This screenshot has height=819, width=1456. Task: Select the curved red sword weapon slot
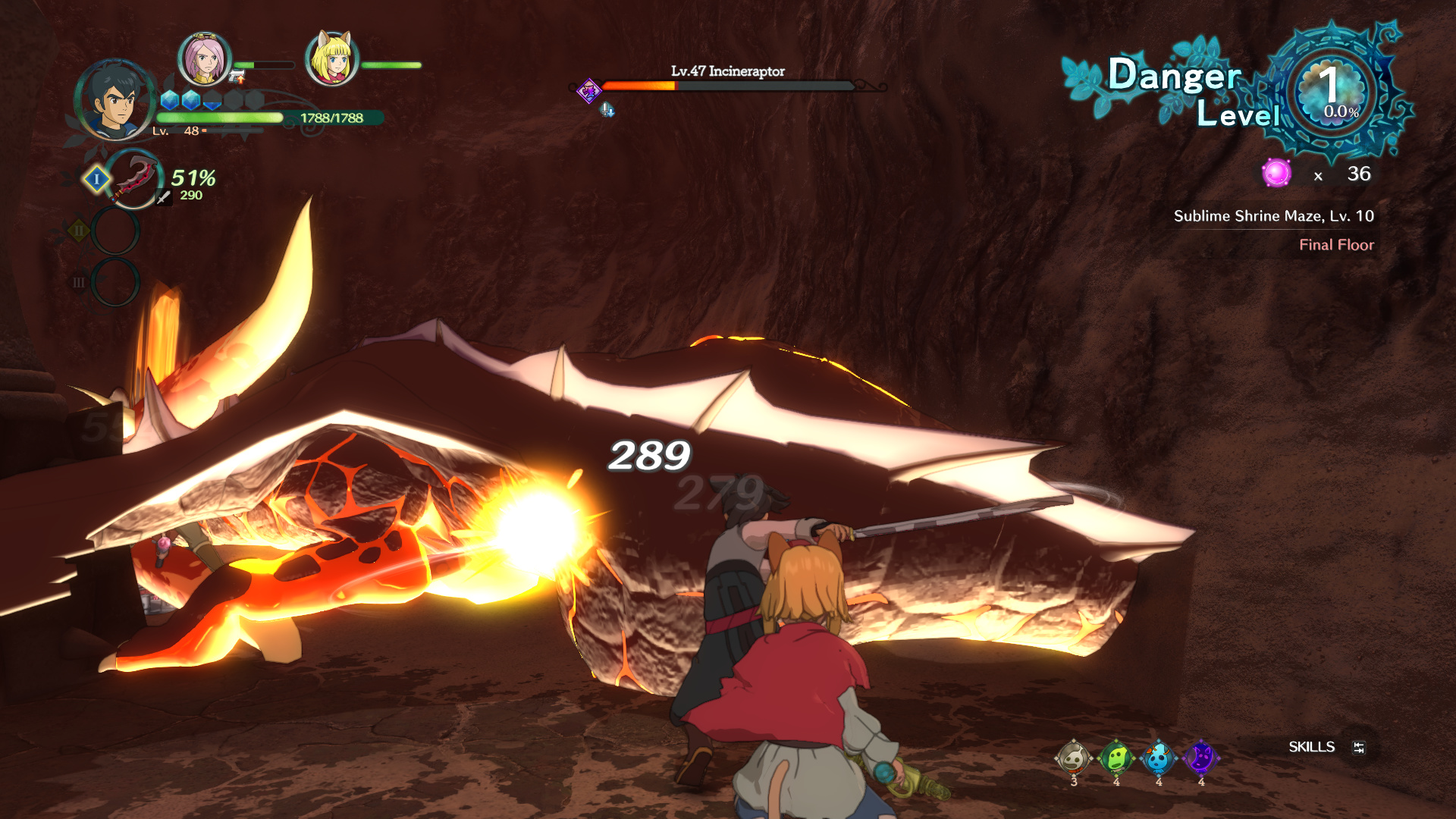(x=134, y=179)
